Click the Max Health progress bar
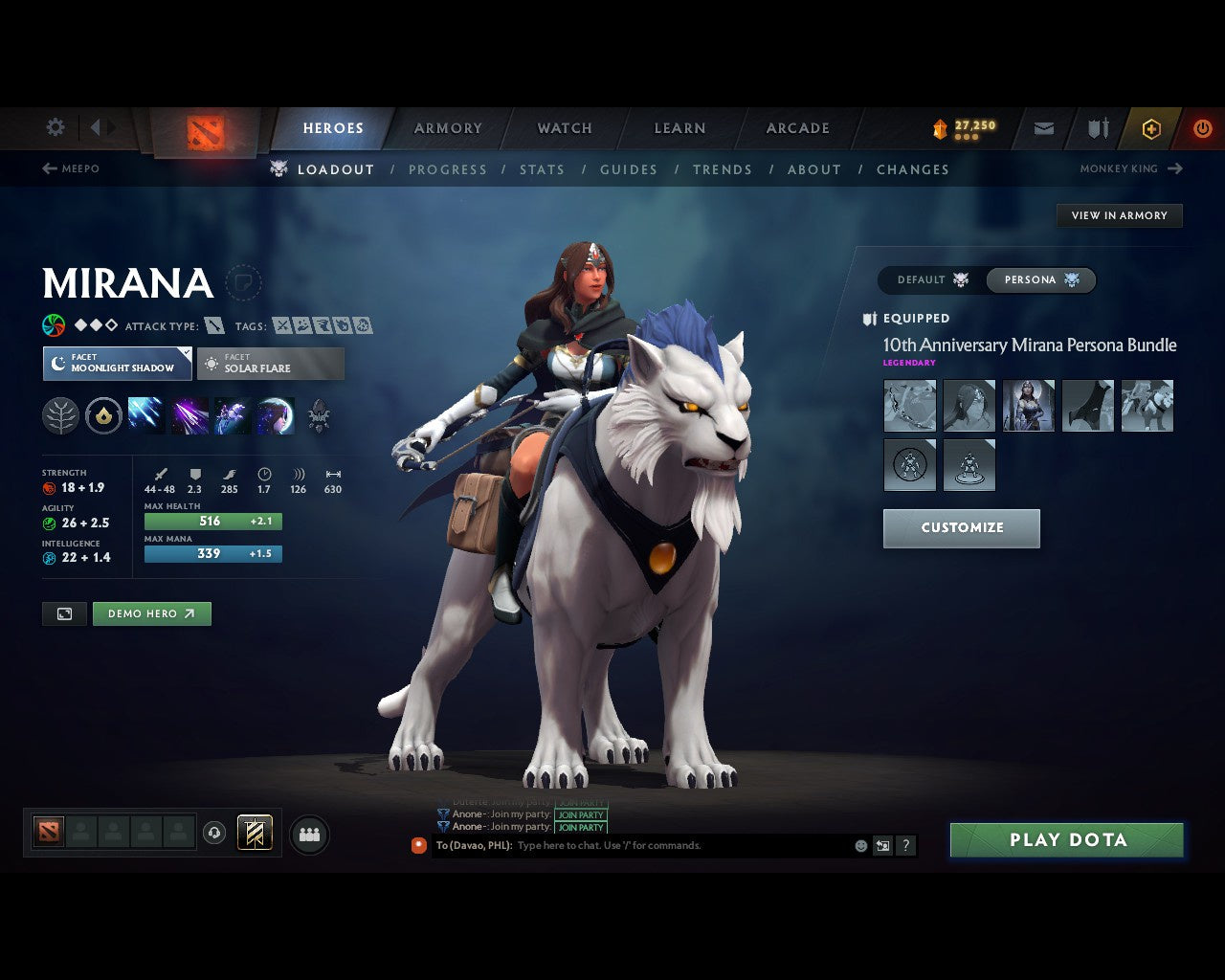The image size is (1225, 980). coord(212,521)
